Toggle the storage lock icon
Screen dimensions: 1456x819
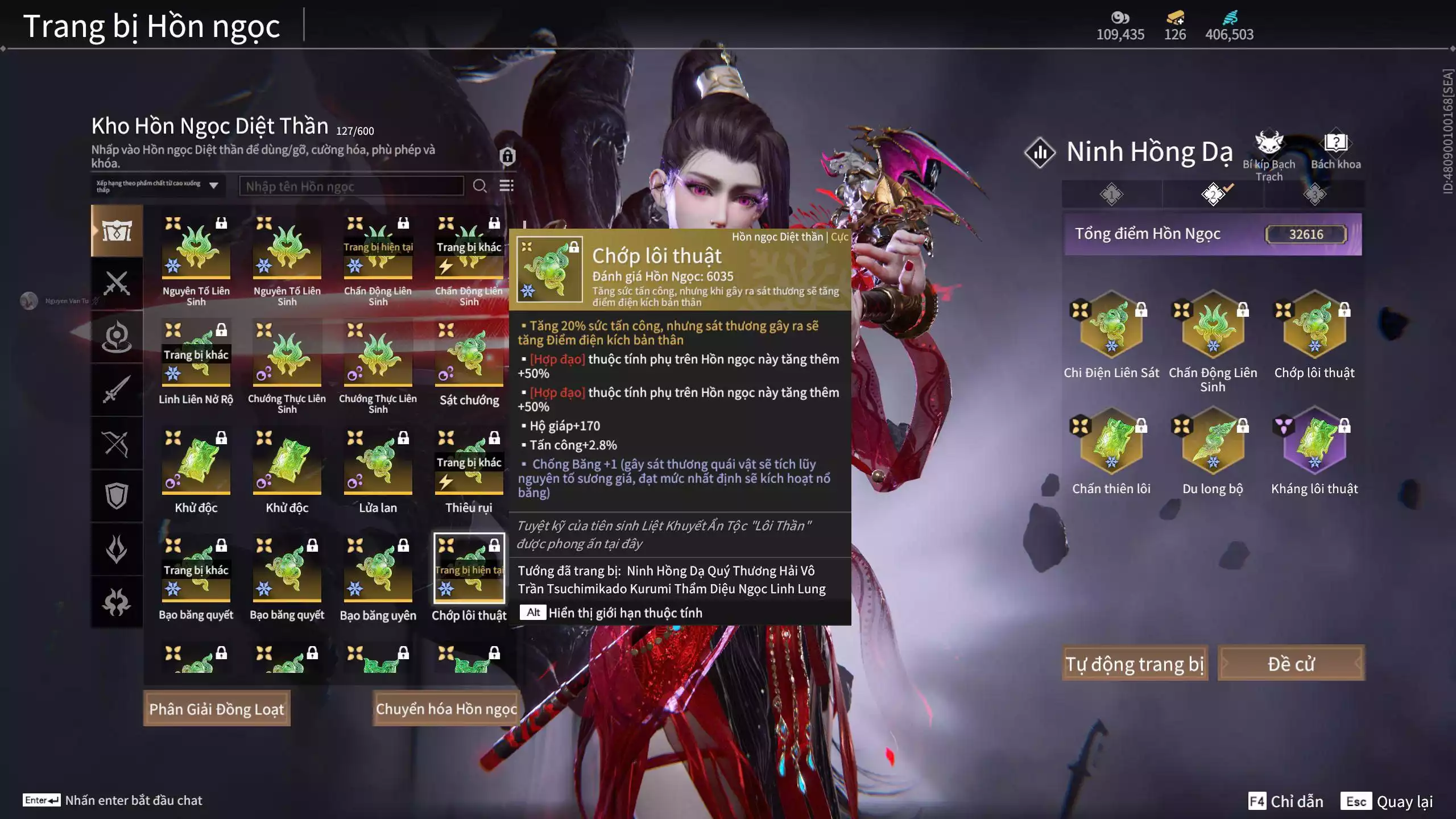pyautogui.click(x=507, y=156)
